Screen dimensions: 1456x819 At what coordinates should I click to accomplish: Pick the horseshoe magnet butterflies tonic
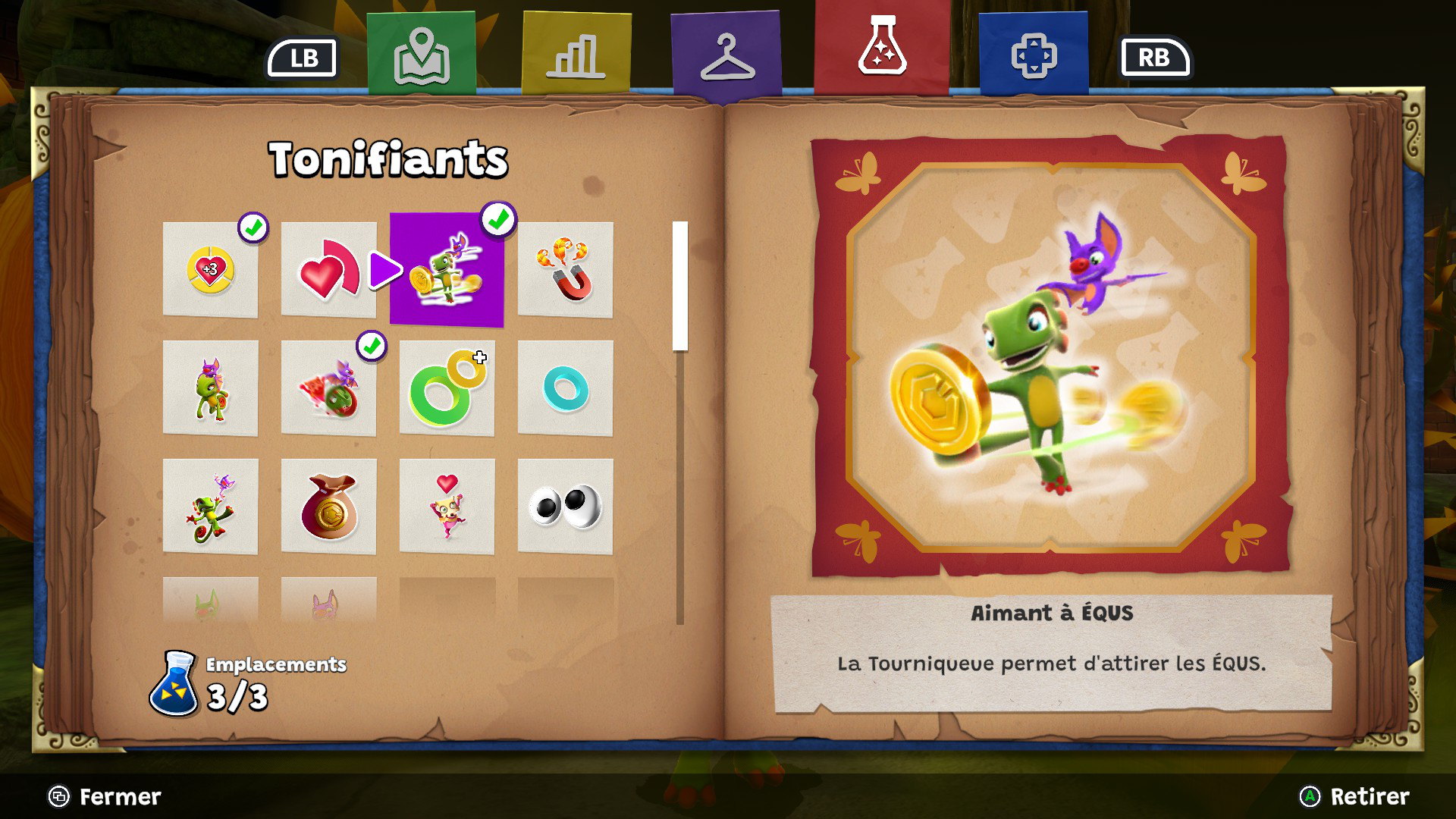[565, 270]
